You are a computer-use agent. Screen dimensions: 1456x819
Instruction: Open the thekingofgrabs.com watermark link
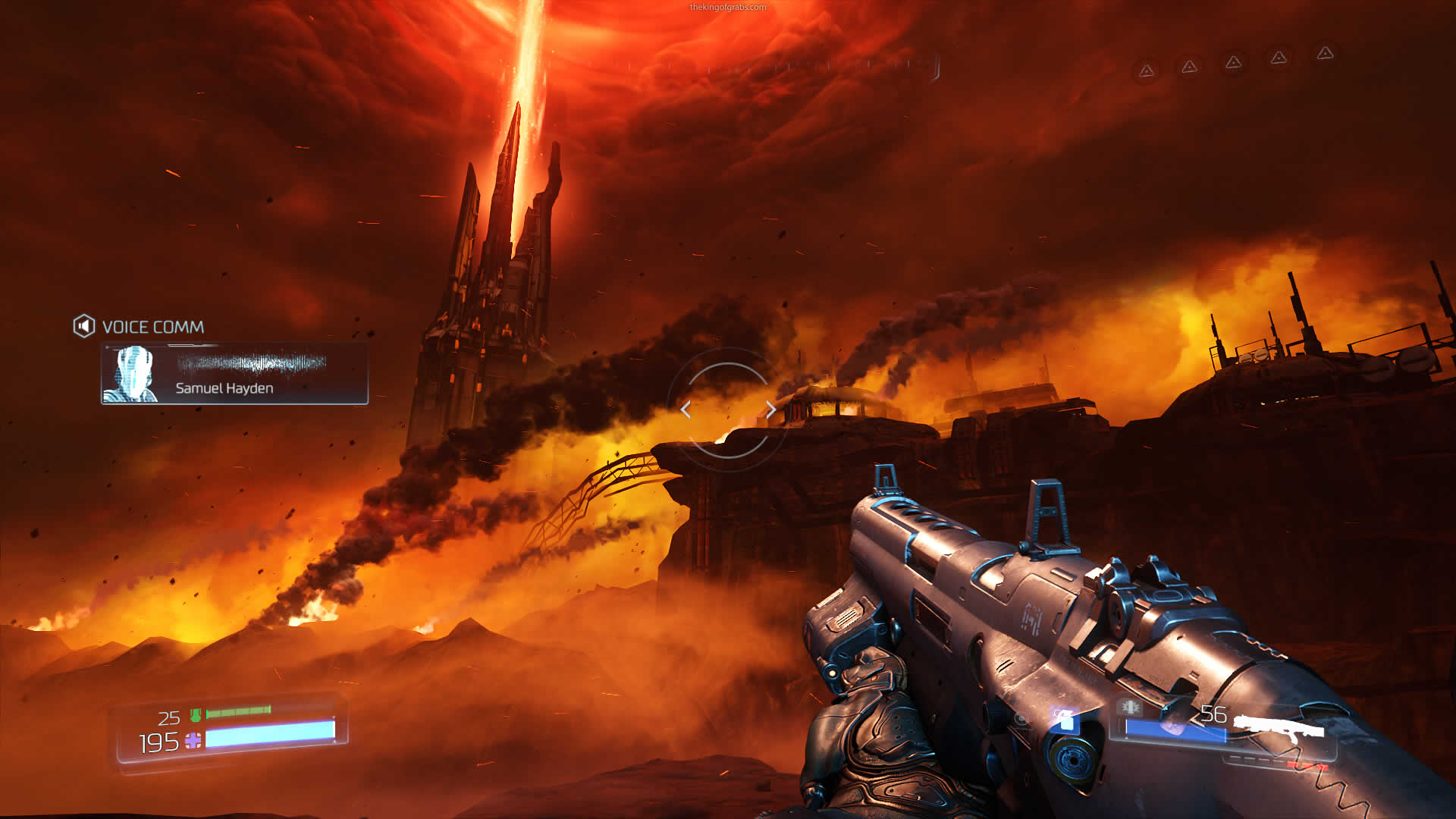[727, 8]
